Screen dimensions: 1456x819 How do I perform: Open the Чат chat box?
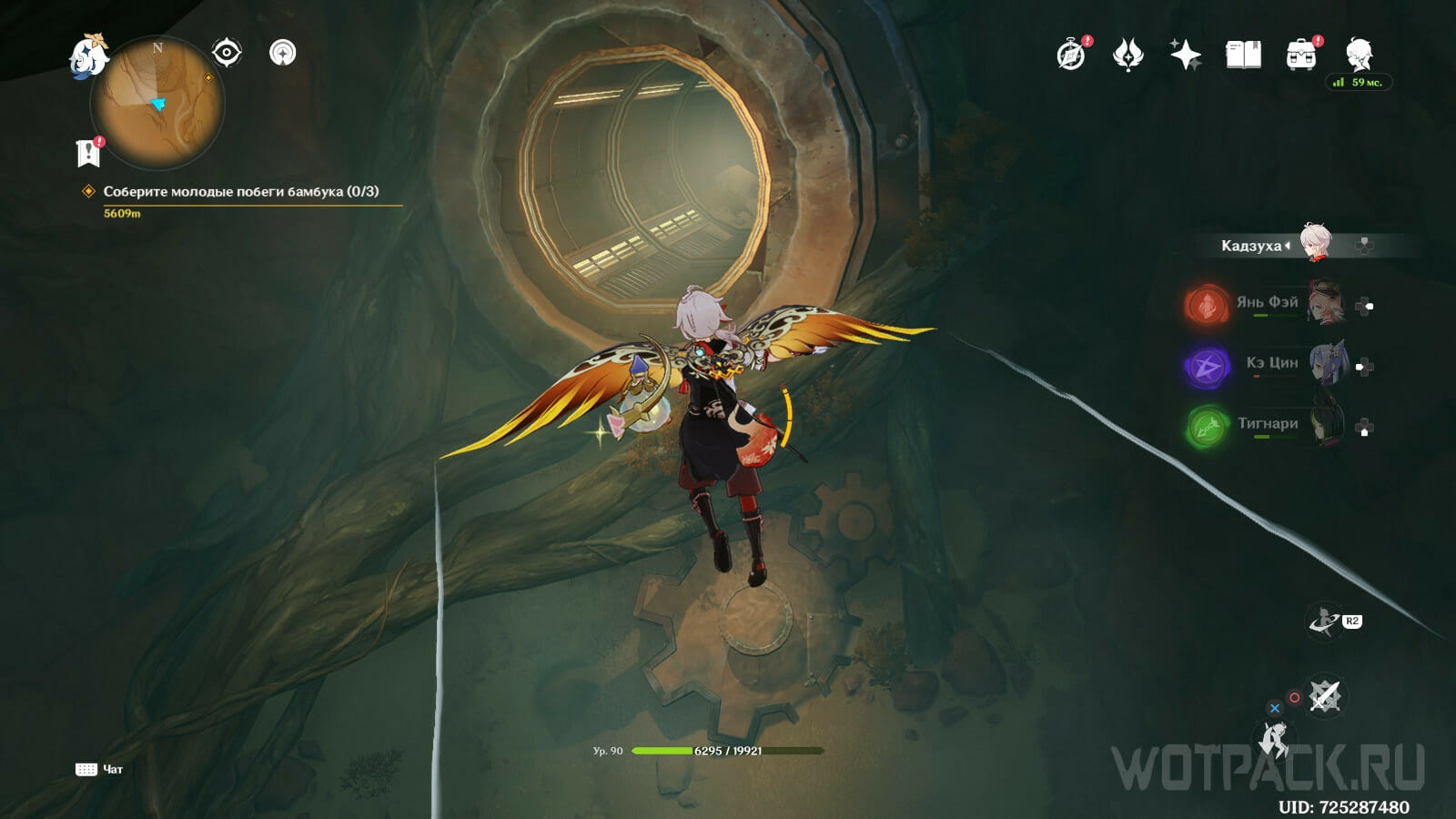pyautogui.click(x=99, y=770)
